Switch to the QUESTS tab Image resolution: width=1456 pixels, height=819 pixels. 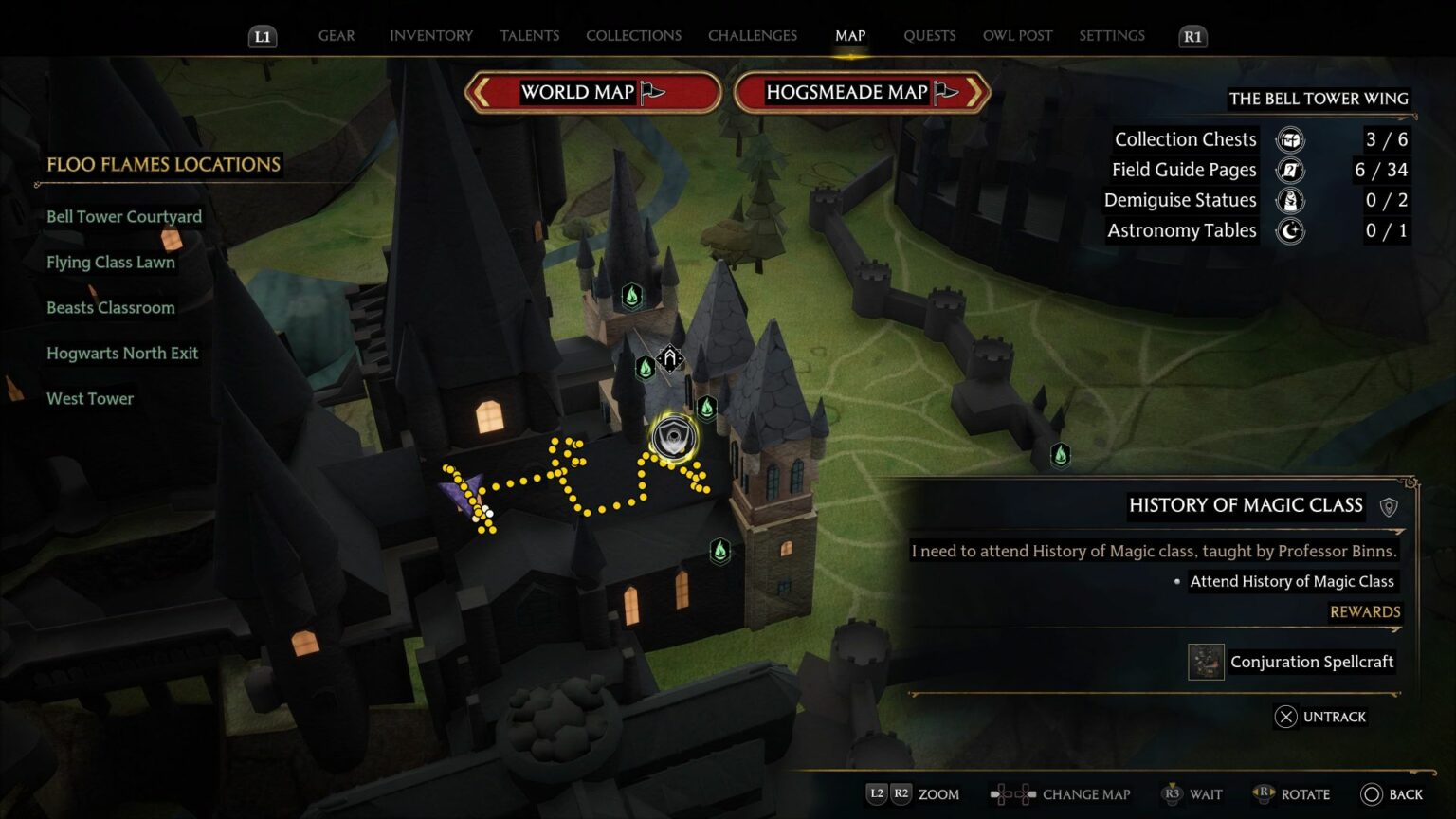930,35
